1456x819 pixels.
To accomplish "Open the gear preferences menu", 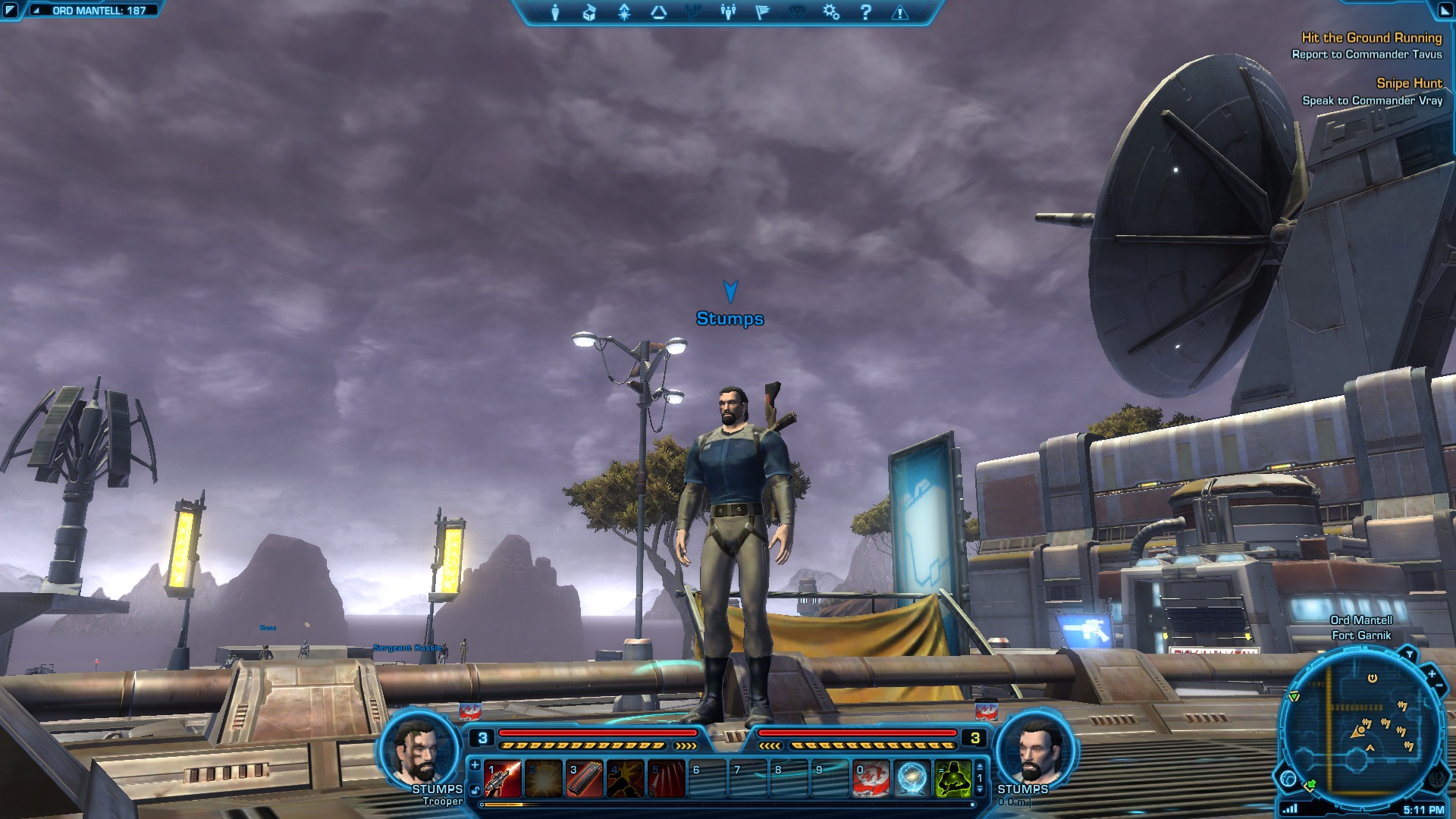I will 831,12.
